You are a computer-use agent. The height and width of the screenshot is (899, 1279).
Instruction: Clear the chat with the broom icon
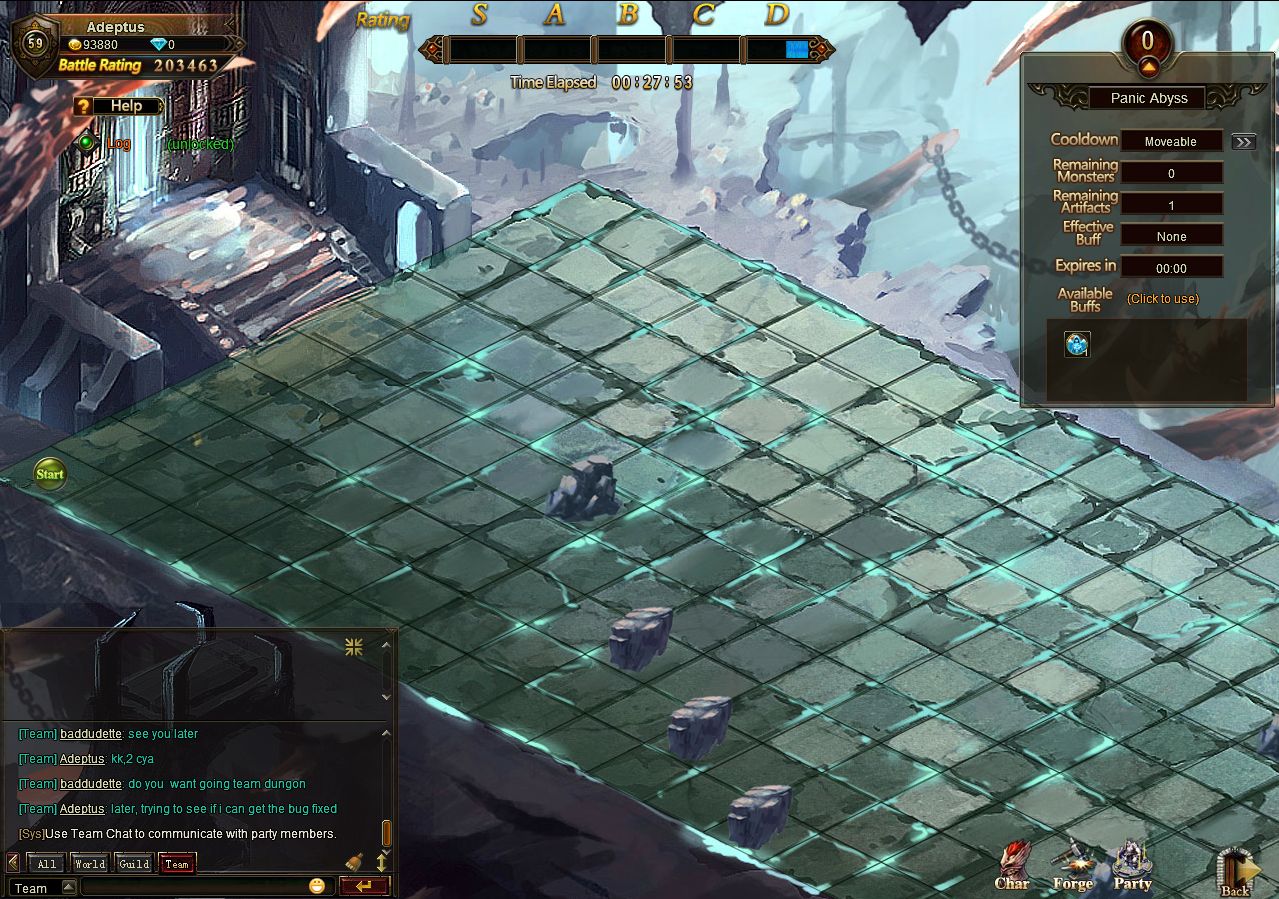pyautogui.click(x=354, y=861)
